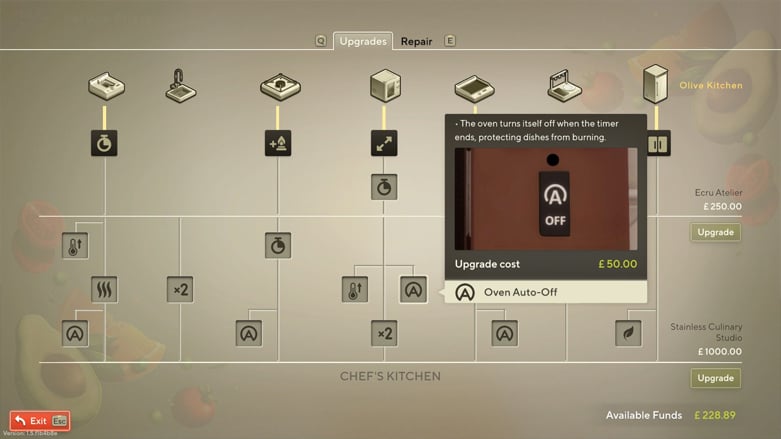Choose the oven expand-arrows upgrade node
This screenshot has width=781, height=439.
click(x=385, y=144)
